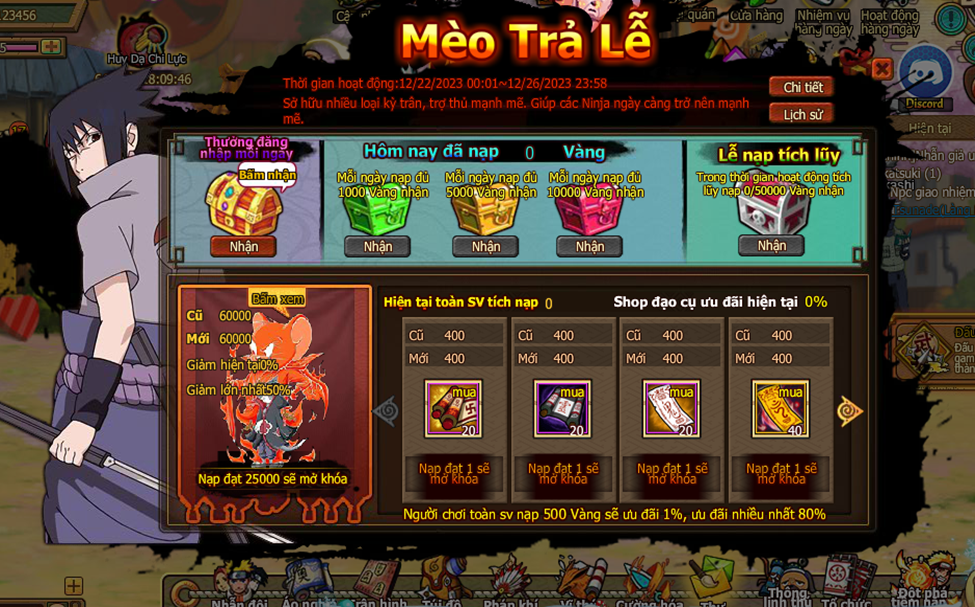Claim the accumulated recharge silver chest reward
This screenshot has width=975, height=607.
(x=771, y=245)
